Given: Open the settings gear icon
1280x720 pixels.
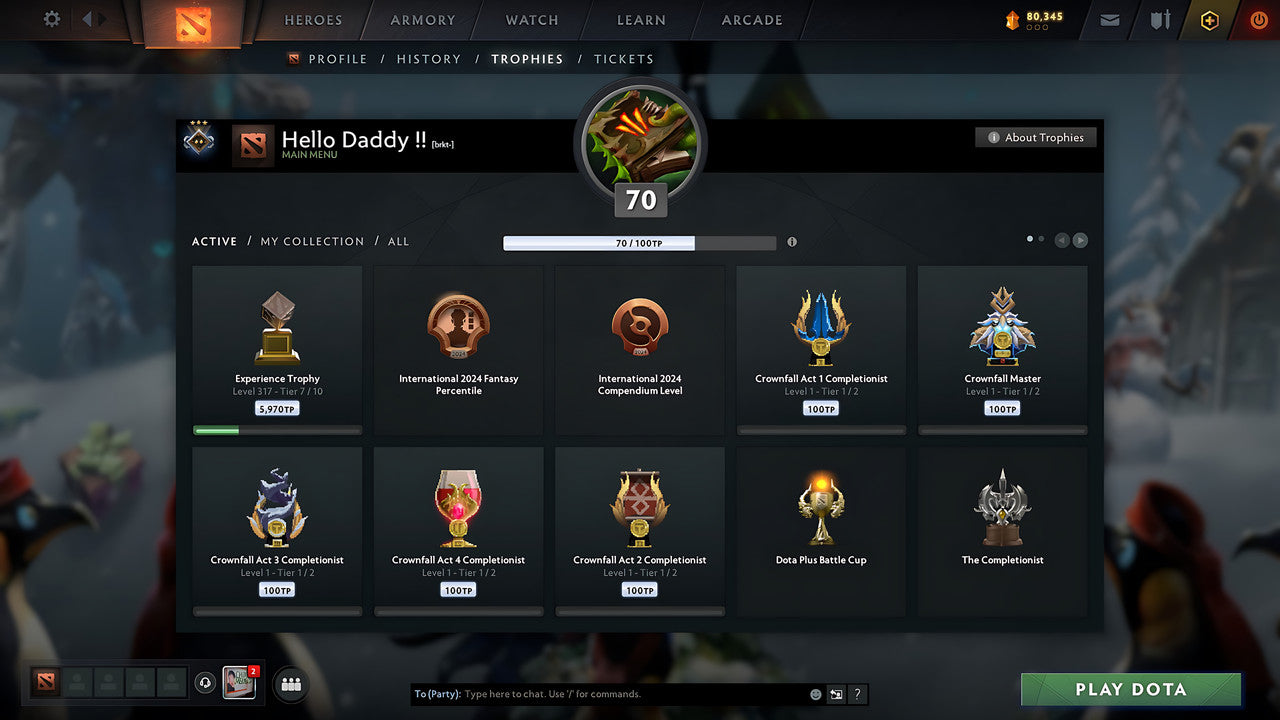Looking at the screenshot, I should click(x=52, y=20).
